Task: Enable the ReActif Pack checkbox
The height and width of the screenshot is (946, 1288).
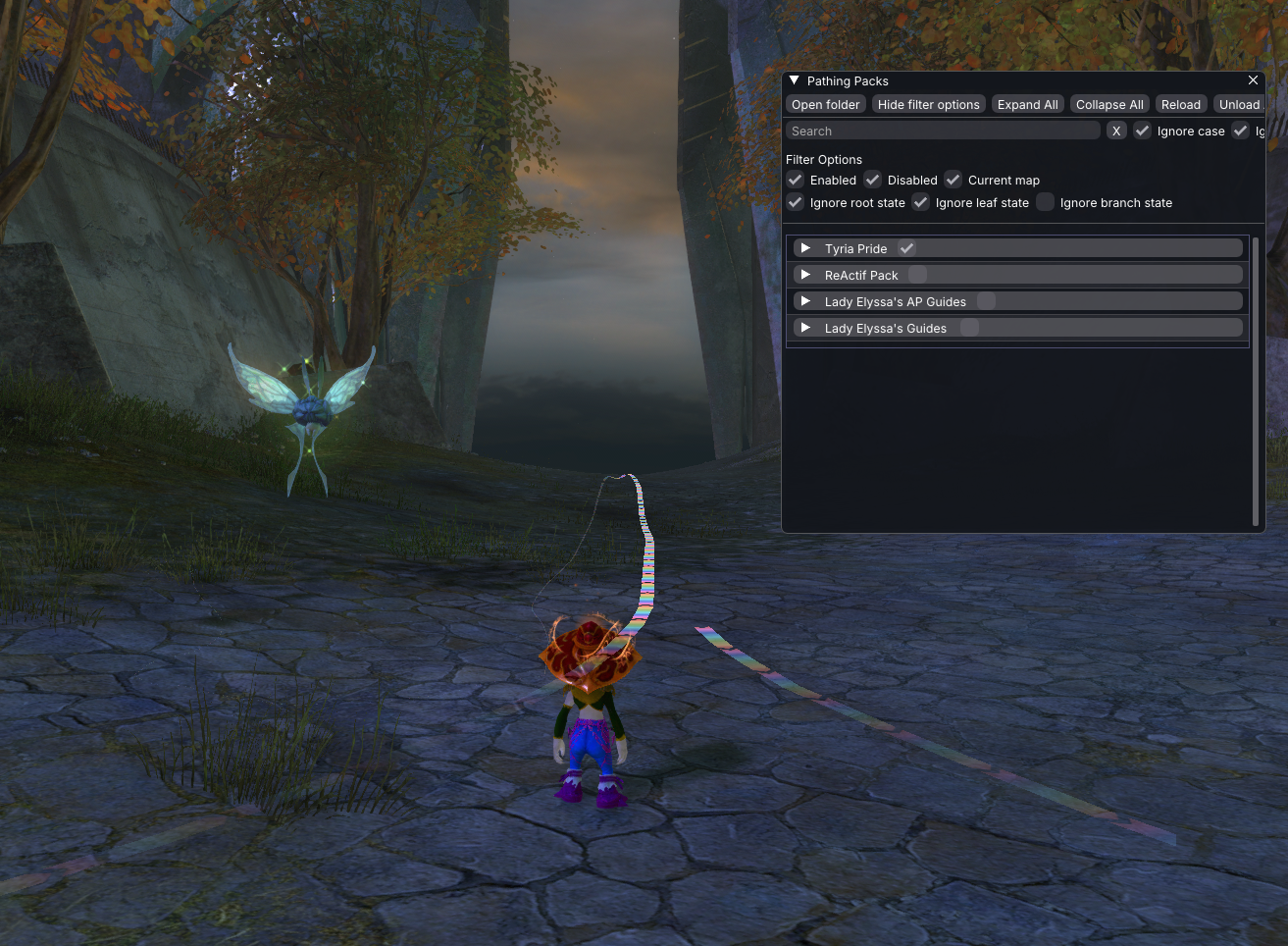Action: coord(918,275)
